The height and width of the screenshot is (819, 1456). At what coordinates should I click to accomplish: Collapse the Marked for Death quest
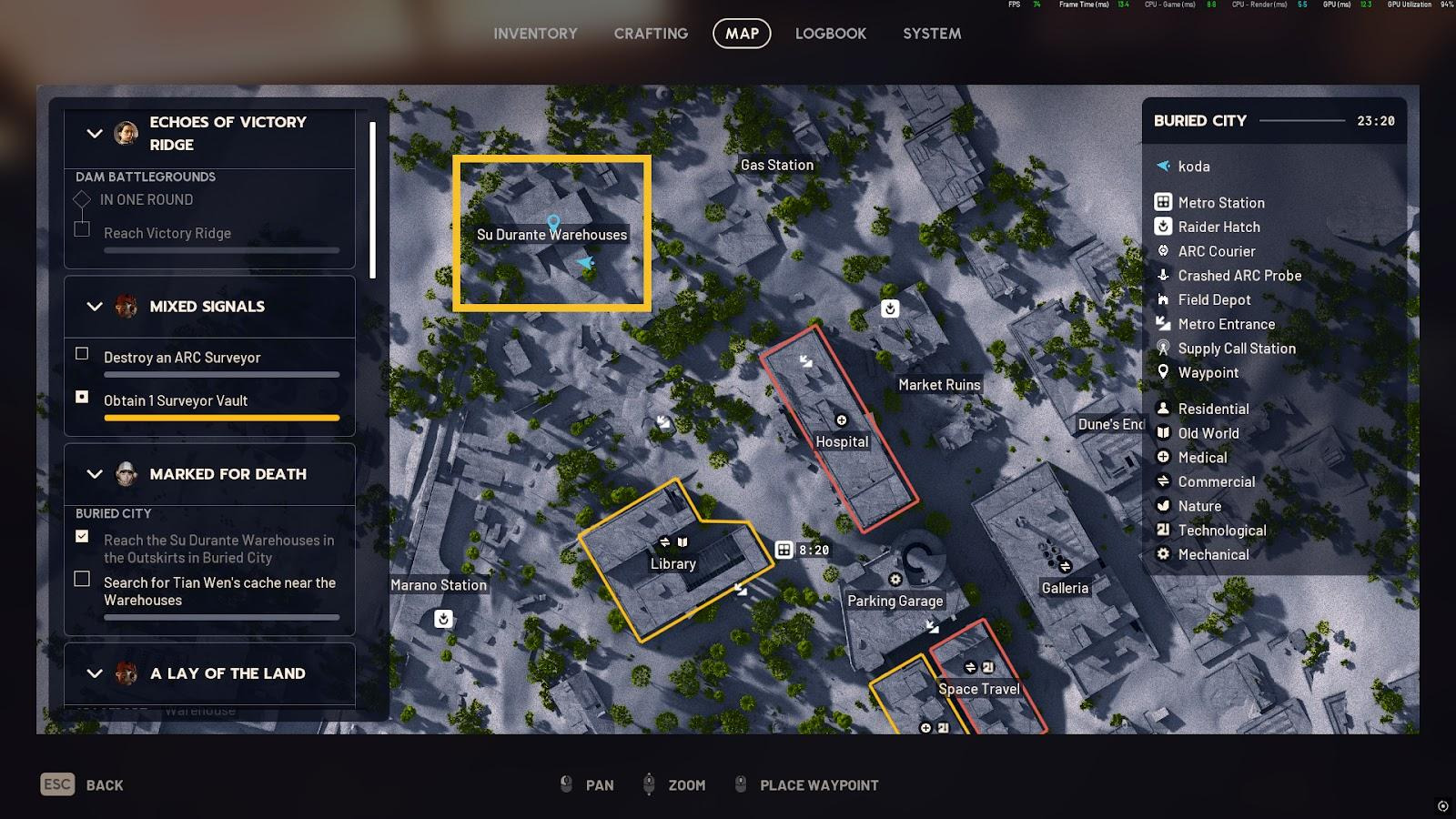95,474
